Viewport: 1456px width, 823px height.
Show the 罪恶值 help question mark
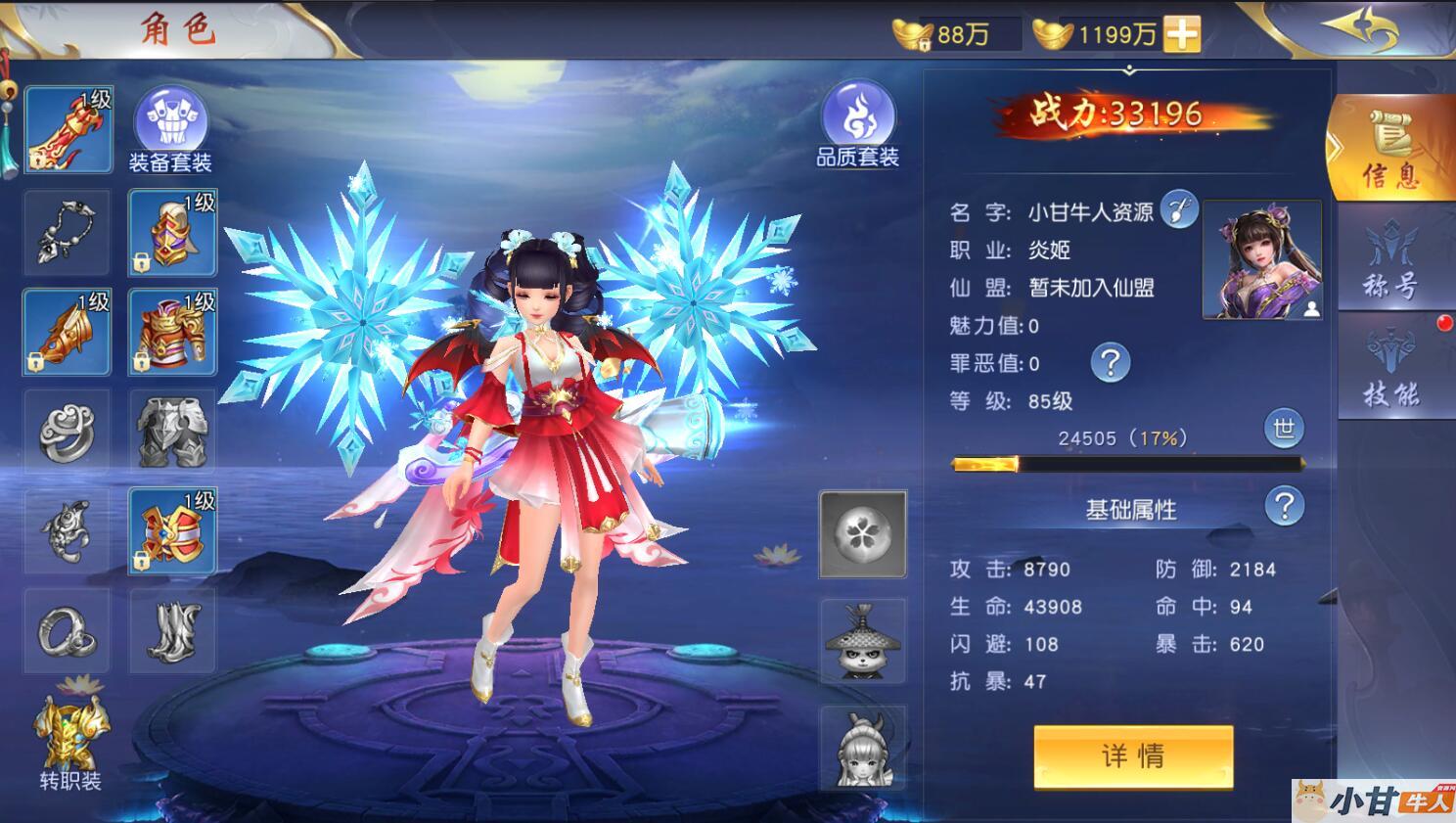pos(1110,363)
